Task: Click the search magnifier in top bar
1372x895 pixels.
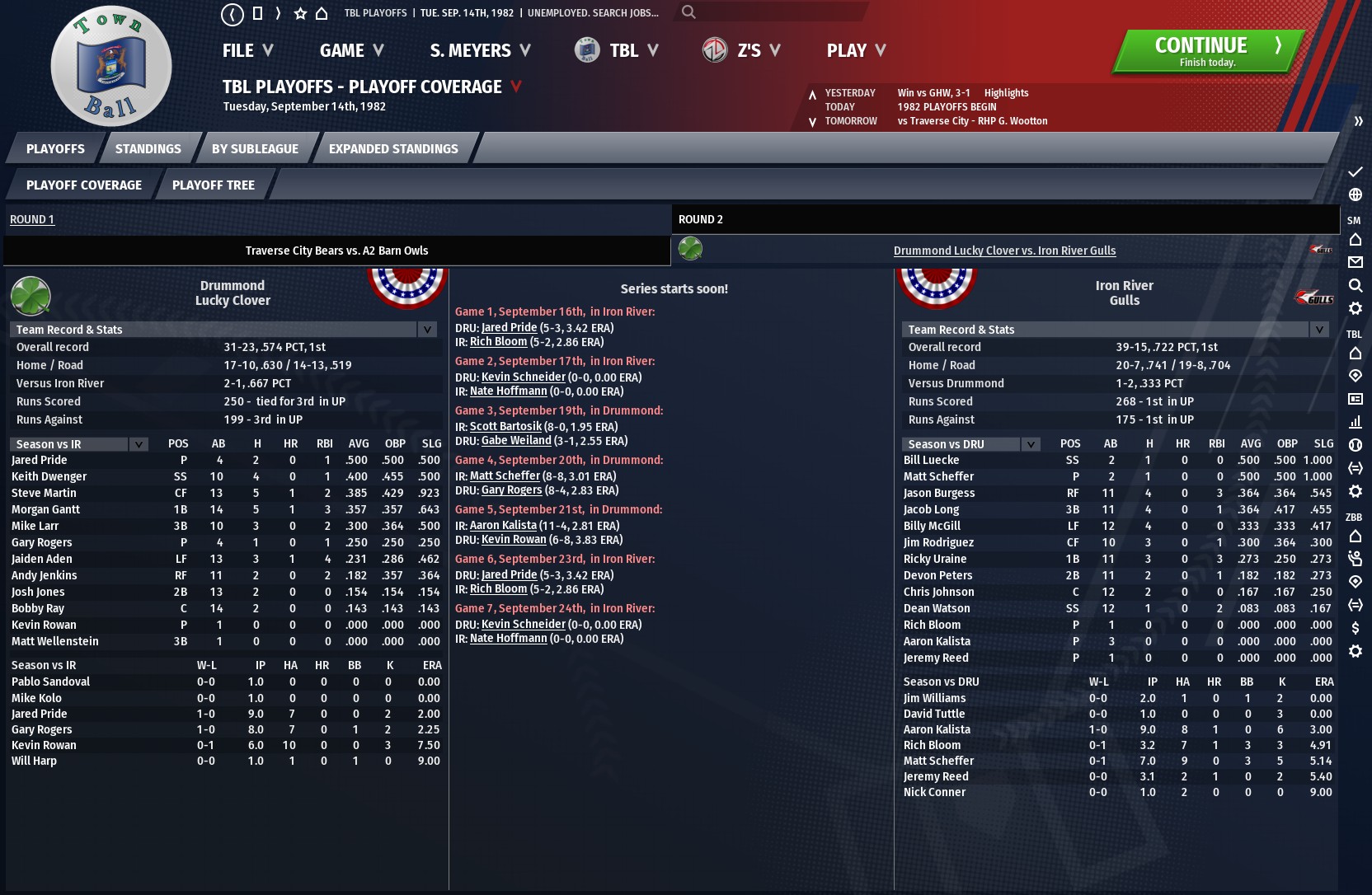Action: (688, 12)
